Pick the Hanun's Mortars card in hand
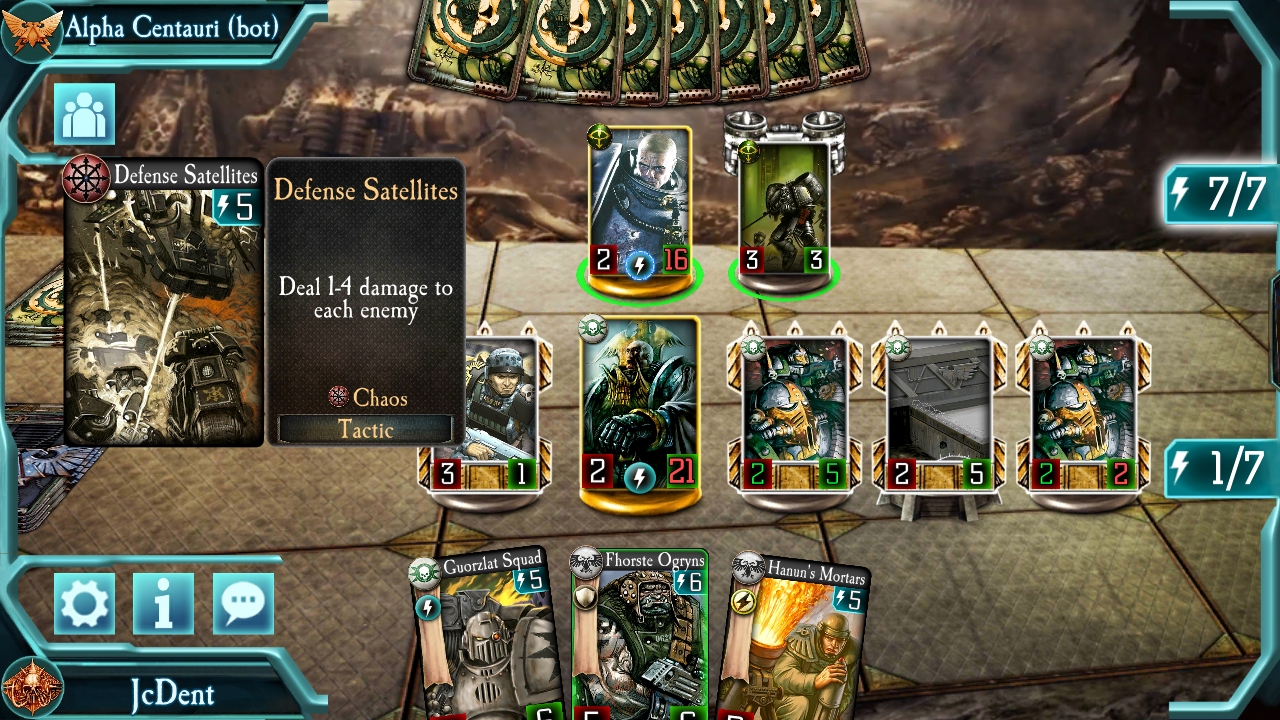This screenshot has height=720, width=1280. [x=795, y=640]
